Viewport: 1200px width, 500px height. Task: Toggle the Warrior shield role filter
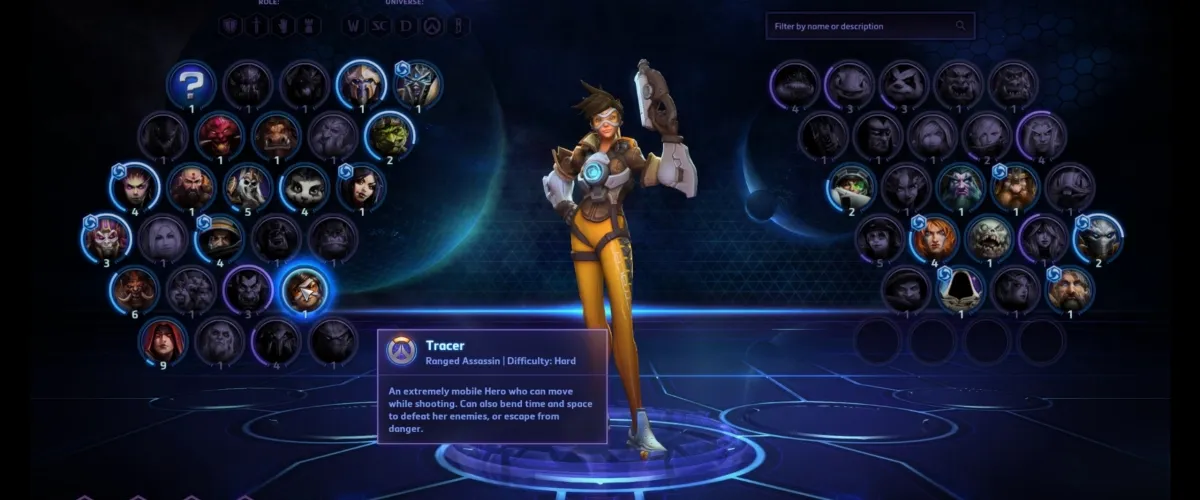tap(230, 26)
